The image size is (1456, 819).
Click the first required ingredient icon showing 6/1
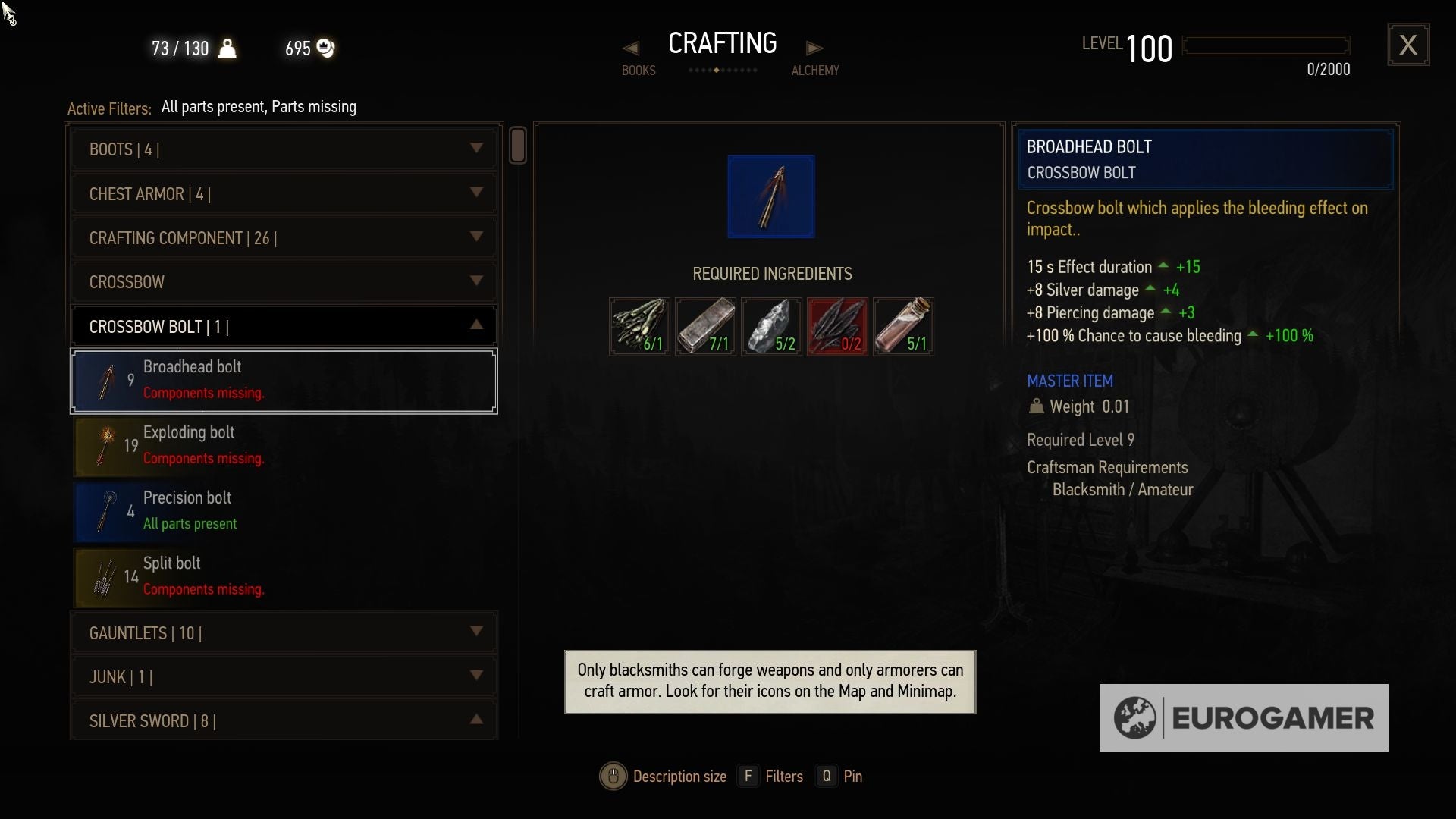639,326
